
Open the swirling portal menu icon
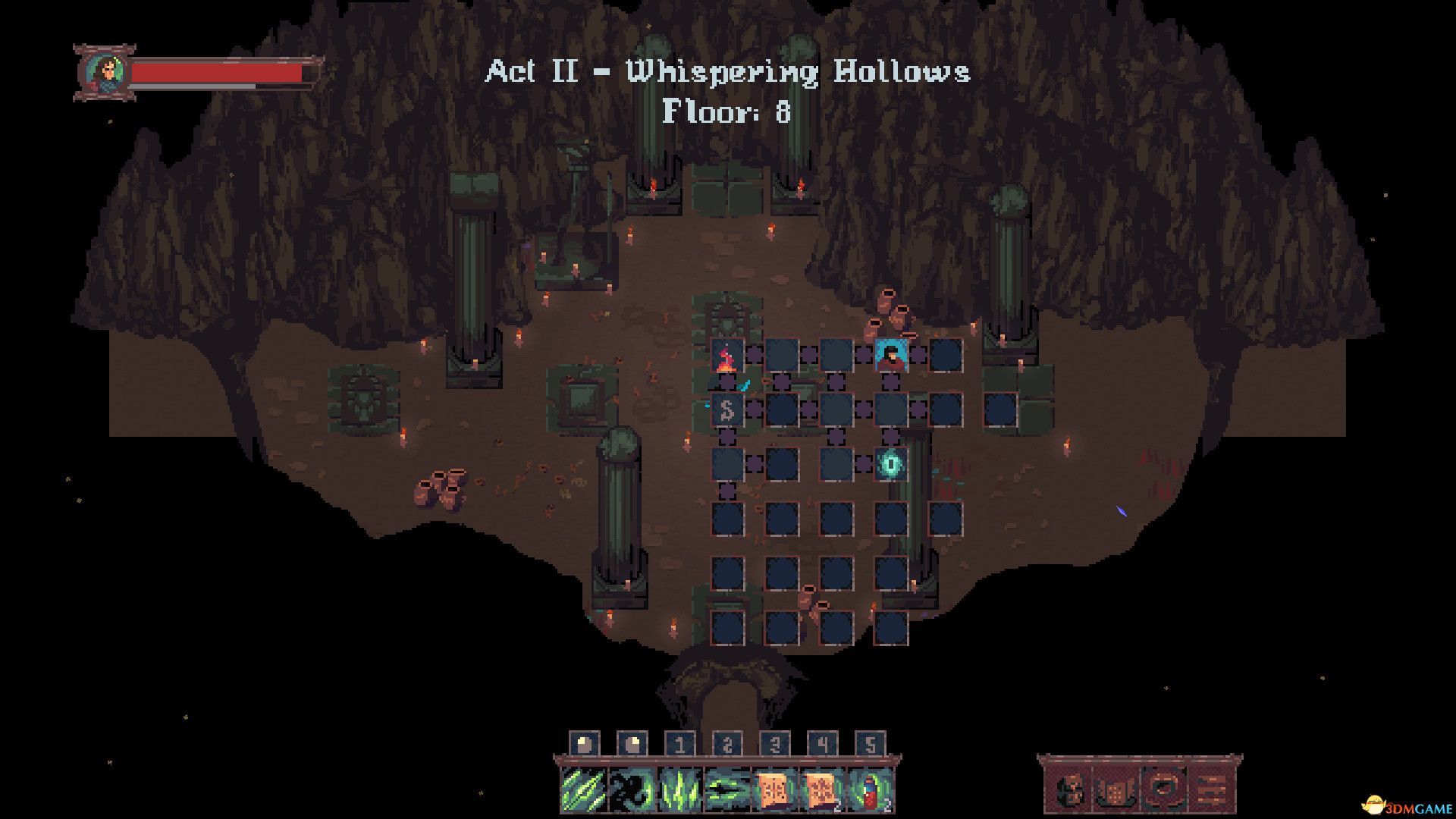1160,791
